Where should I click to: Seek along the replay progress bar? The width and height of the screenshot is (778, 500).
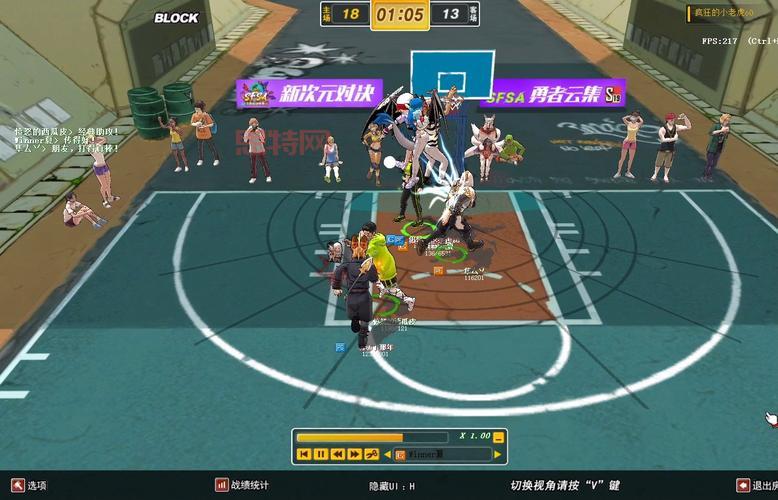[x=372, y=437]
